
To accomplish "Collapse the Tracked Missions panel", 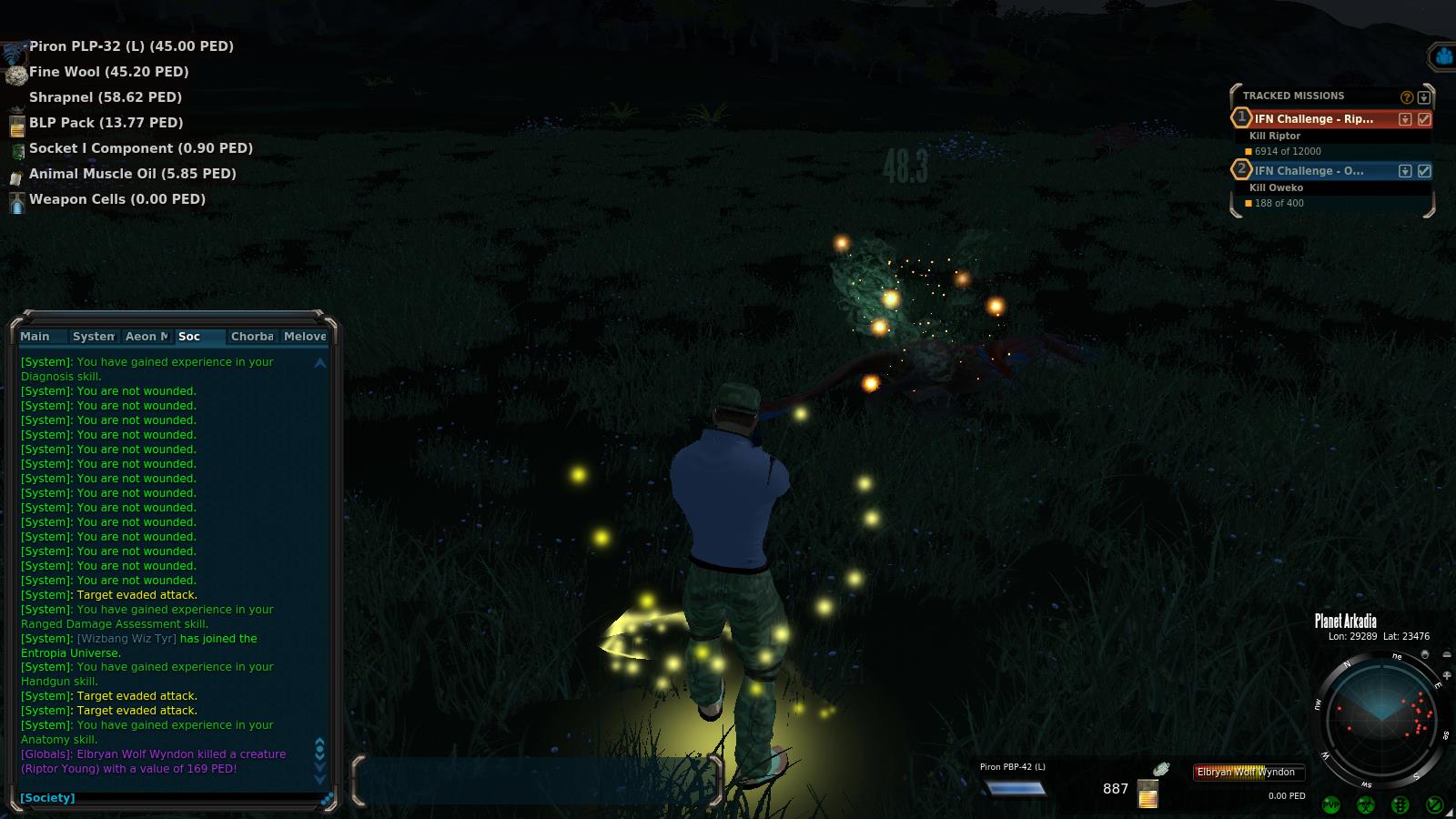I will click(x=1424, y=96).
